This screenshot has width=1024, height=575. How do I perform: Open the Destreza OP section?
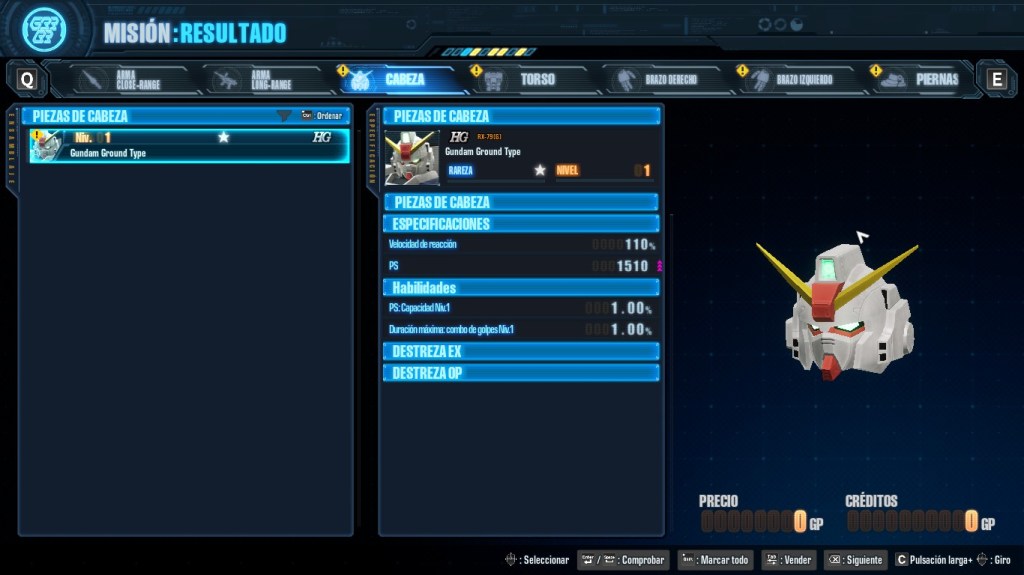520,373
